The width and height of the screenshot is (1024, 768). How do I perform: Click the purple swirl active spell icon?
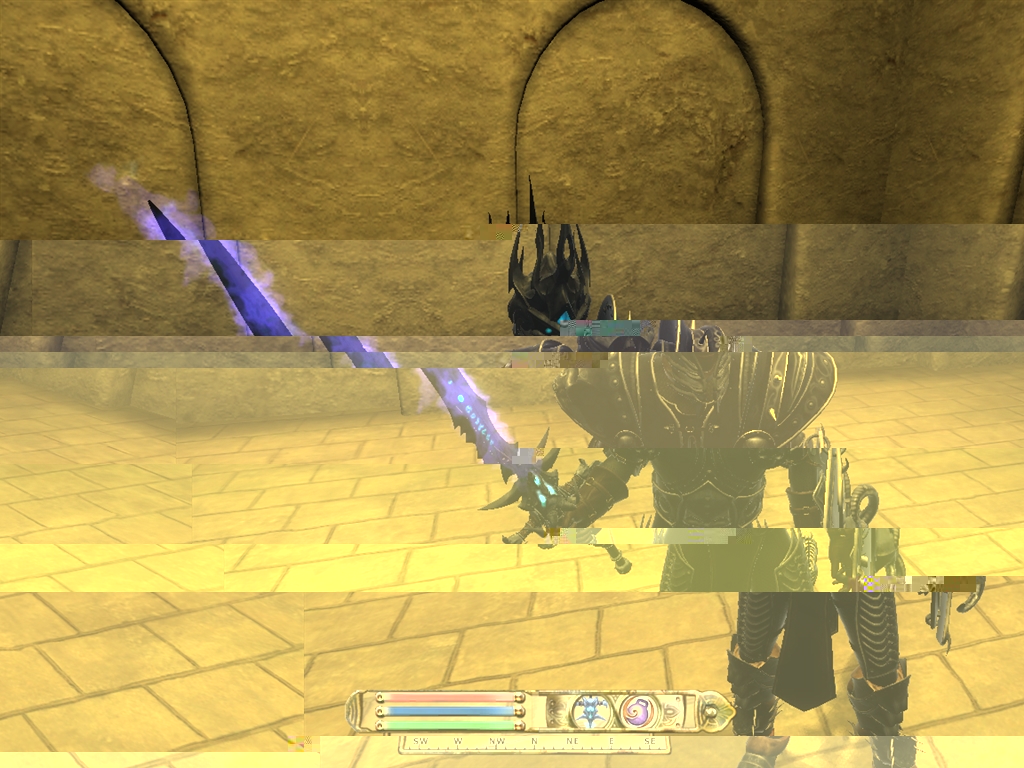coord(637,711)
